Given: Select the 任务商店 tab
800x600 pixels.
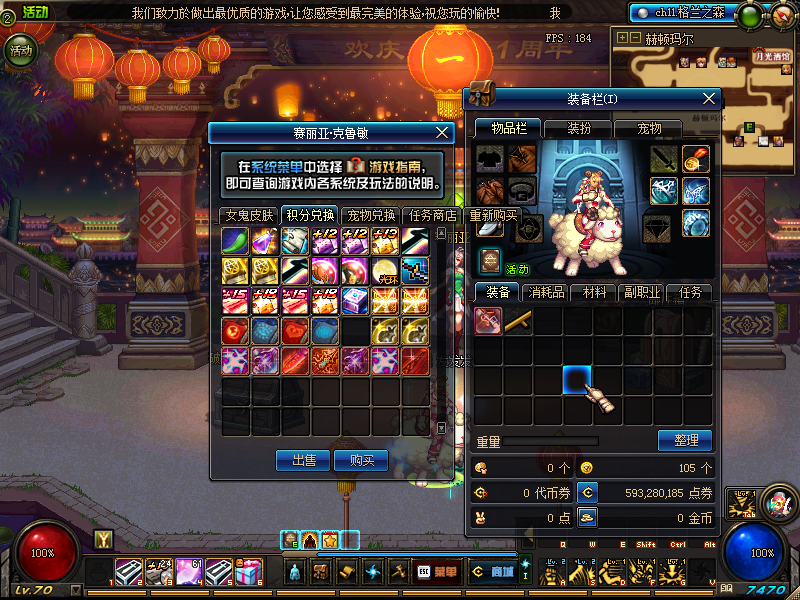Looking at the screenshot, I should pos(432,215).
